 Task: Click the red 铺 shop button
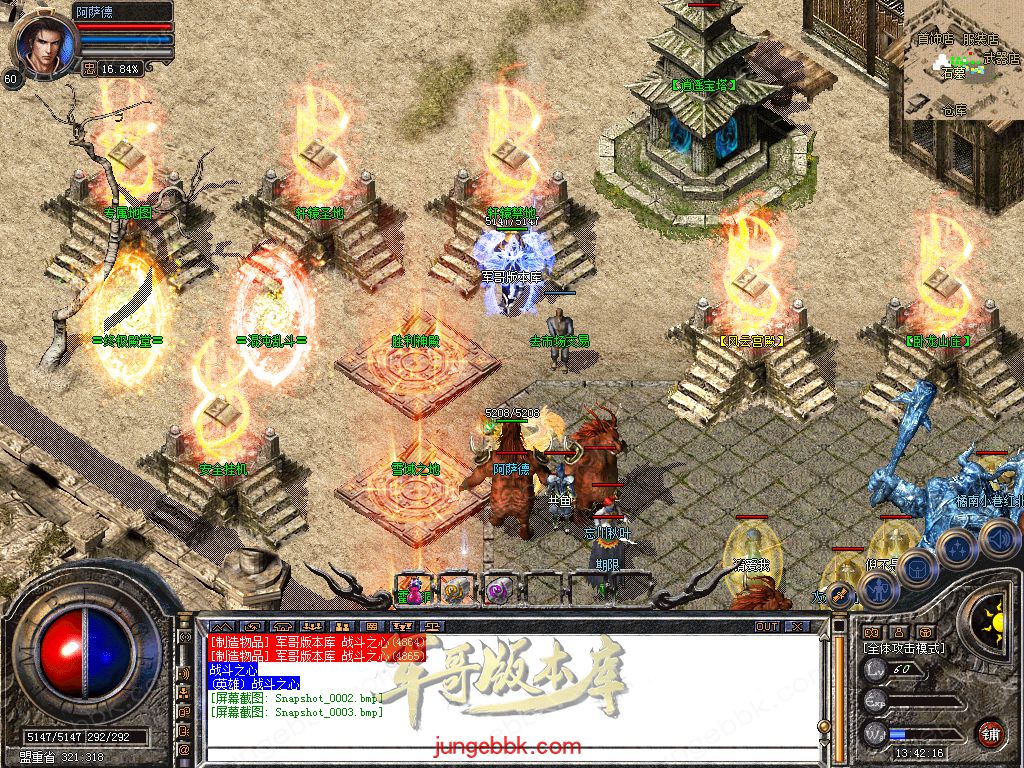pyautogui.click(x=990, y=733)
